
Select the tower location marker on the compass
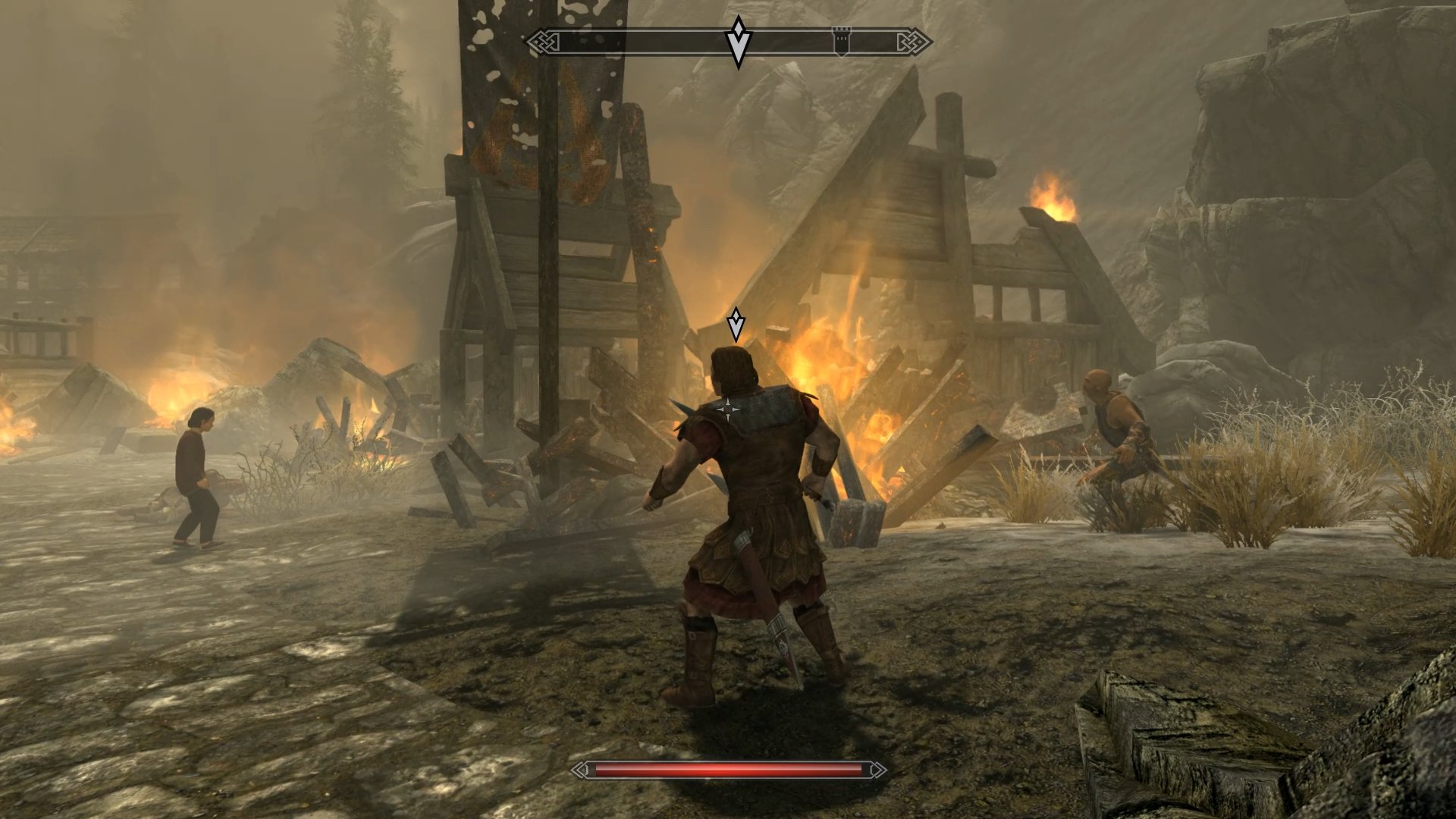coord(842,39)
